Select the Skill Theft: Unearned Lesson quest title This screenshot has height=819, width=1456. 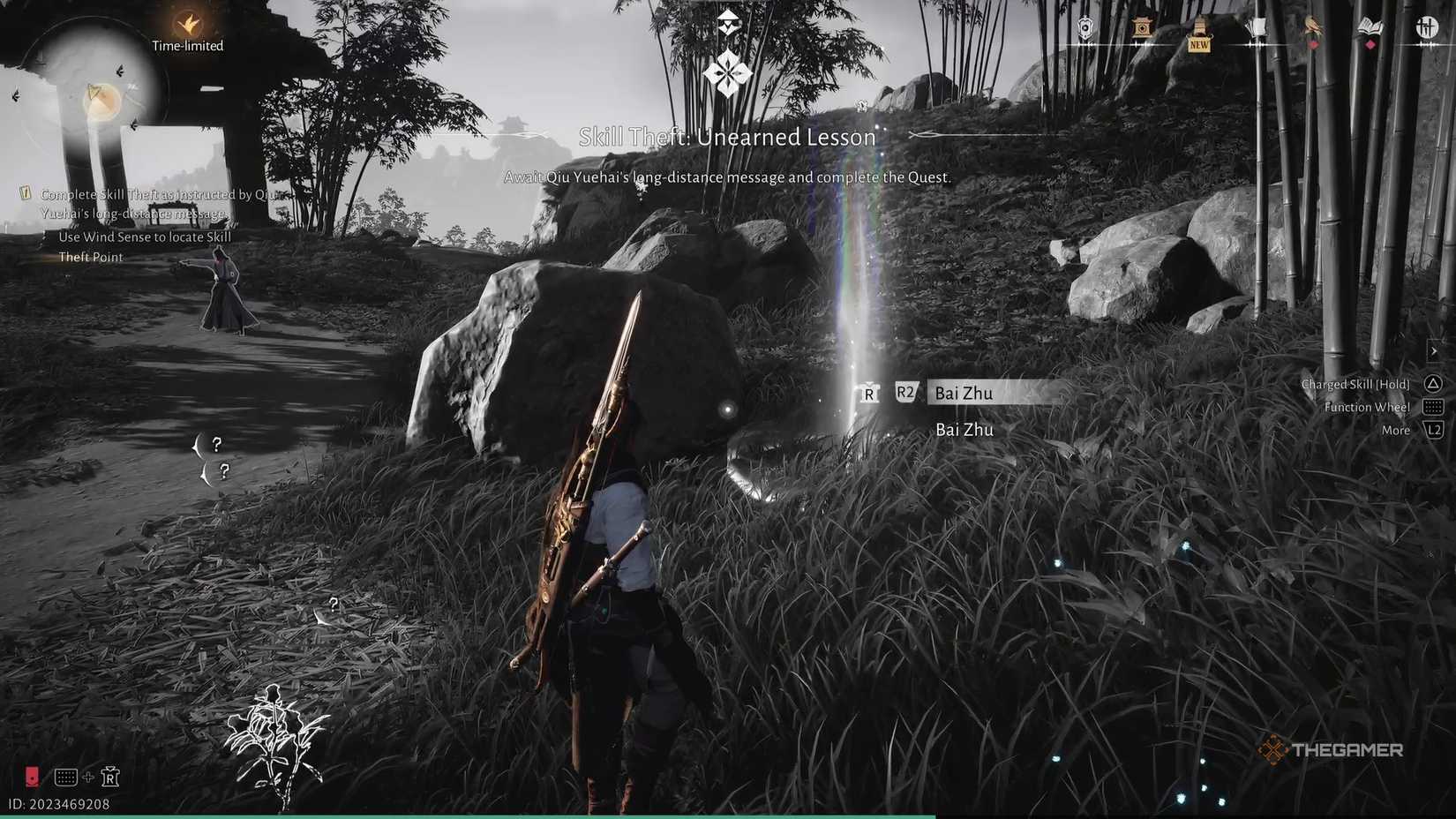727,137
